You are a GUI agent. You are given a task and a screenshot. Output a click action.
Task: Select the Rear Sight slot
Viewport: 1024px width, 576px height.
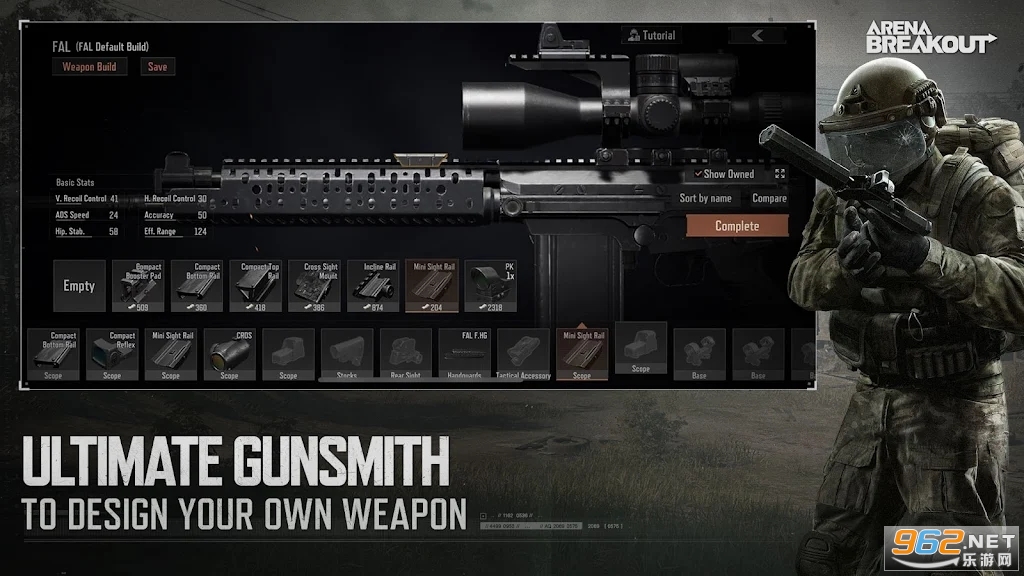click(x=406, y=355)
